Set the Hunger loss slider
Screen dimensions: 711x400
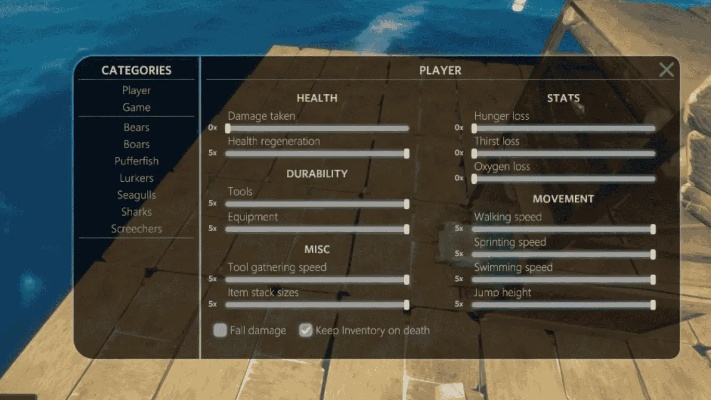564,128
